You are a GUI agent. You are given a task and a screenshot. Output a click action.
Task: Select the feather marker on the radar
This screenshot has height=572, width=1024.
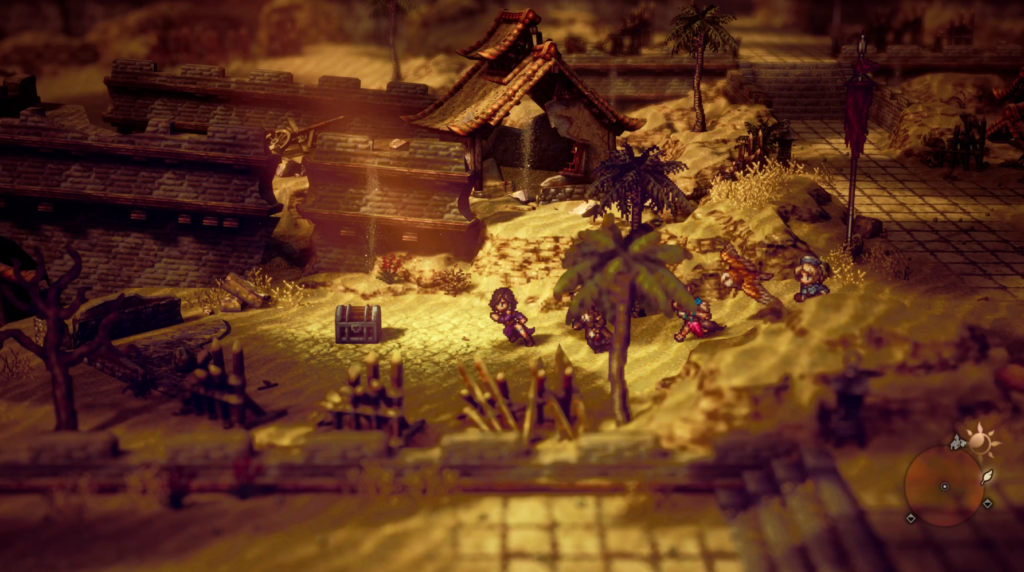(987, 476)
